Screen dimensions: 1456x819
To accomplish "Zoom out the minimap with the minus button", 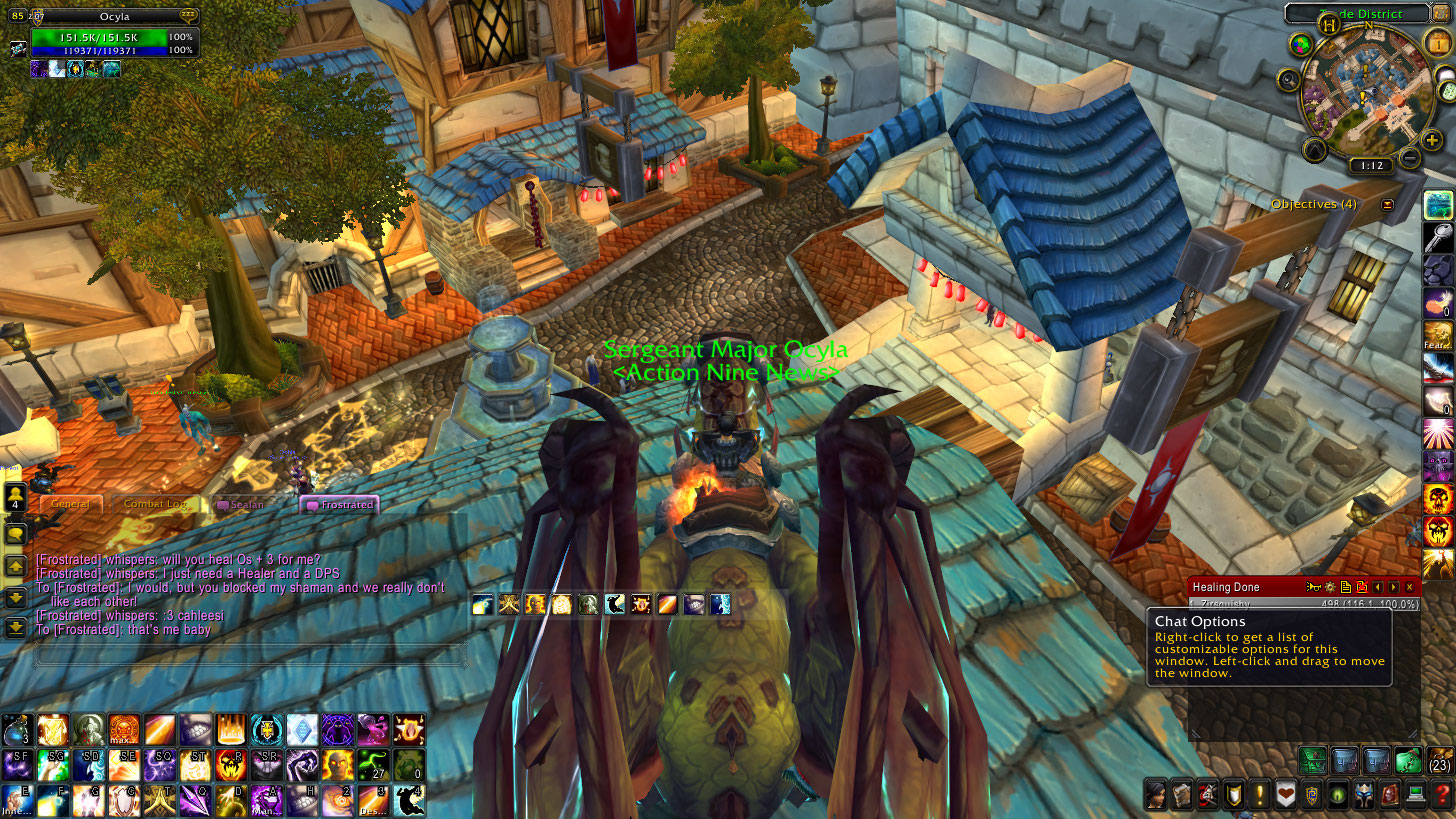I will pos(1409,157).
